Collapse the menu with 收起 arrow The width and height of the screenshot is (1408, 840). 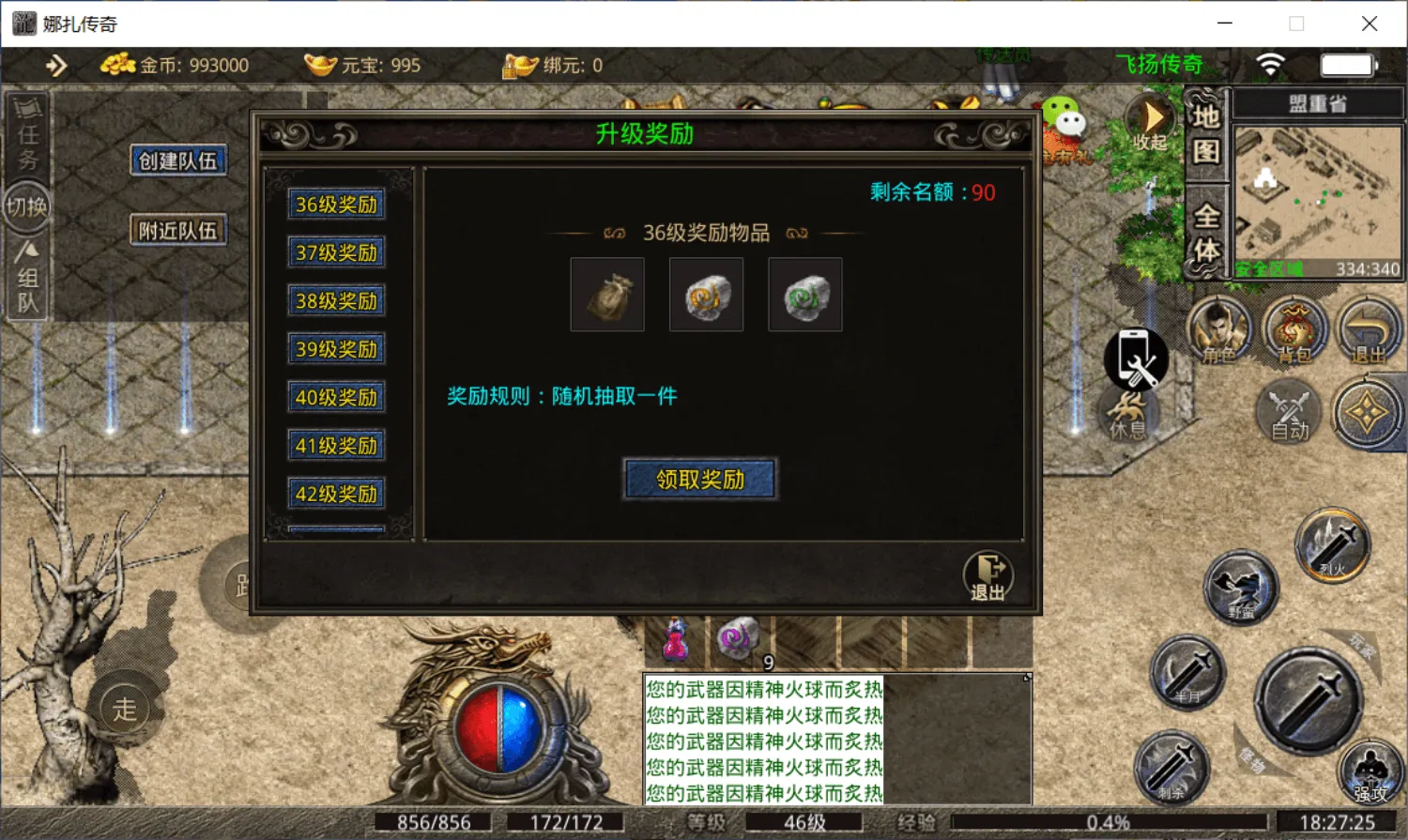1151,122
